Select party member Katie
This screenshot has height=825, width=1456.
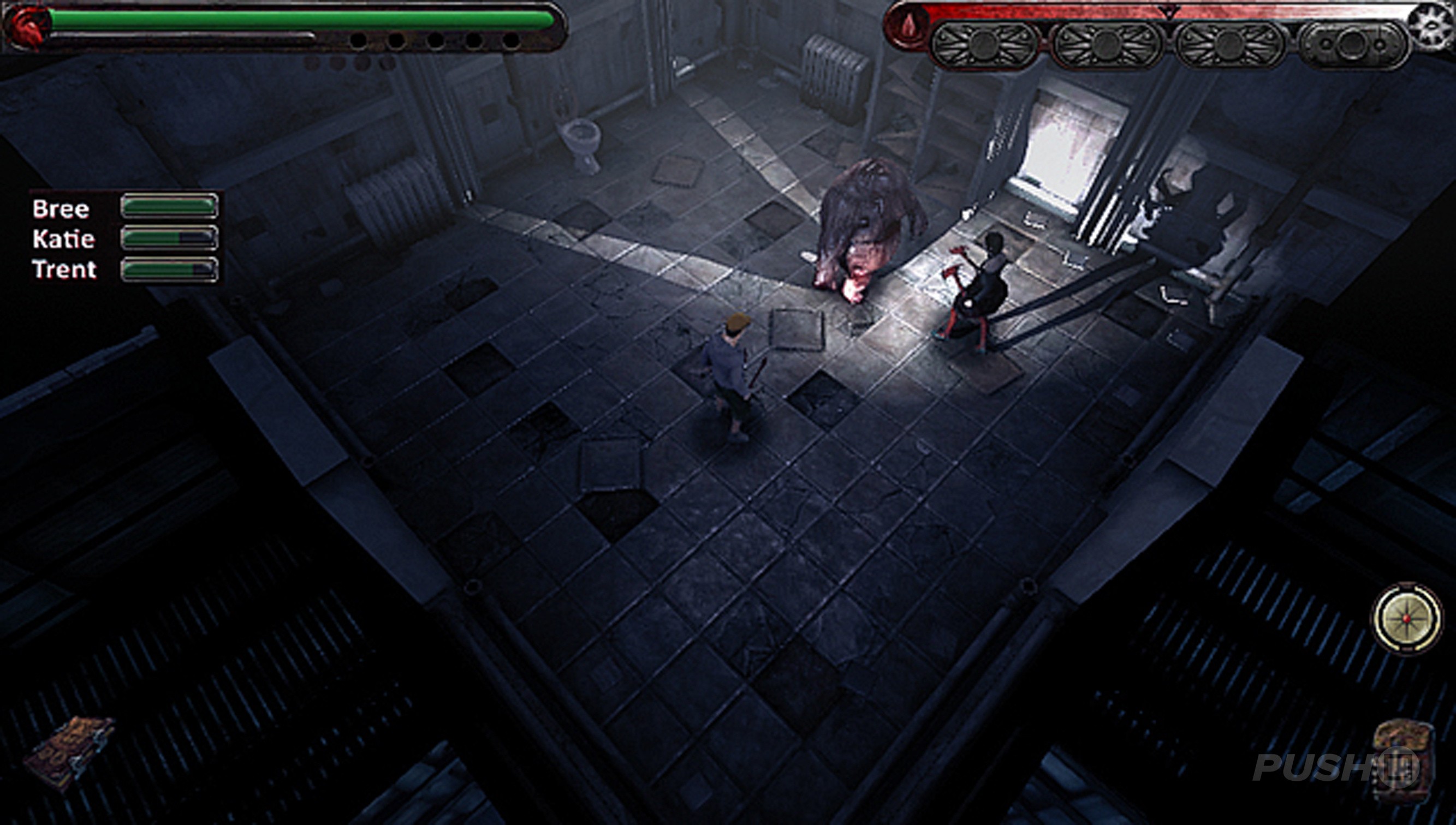click(x=63, y=239)
